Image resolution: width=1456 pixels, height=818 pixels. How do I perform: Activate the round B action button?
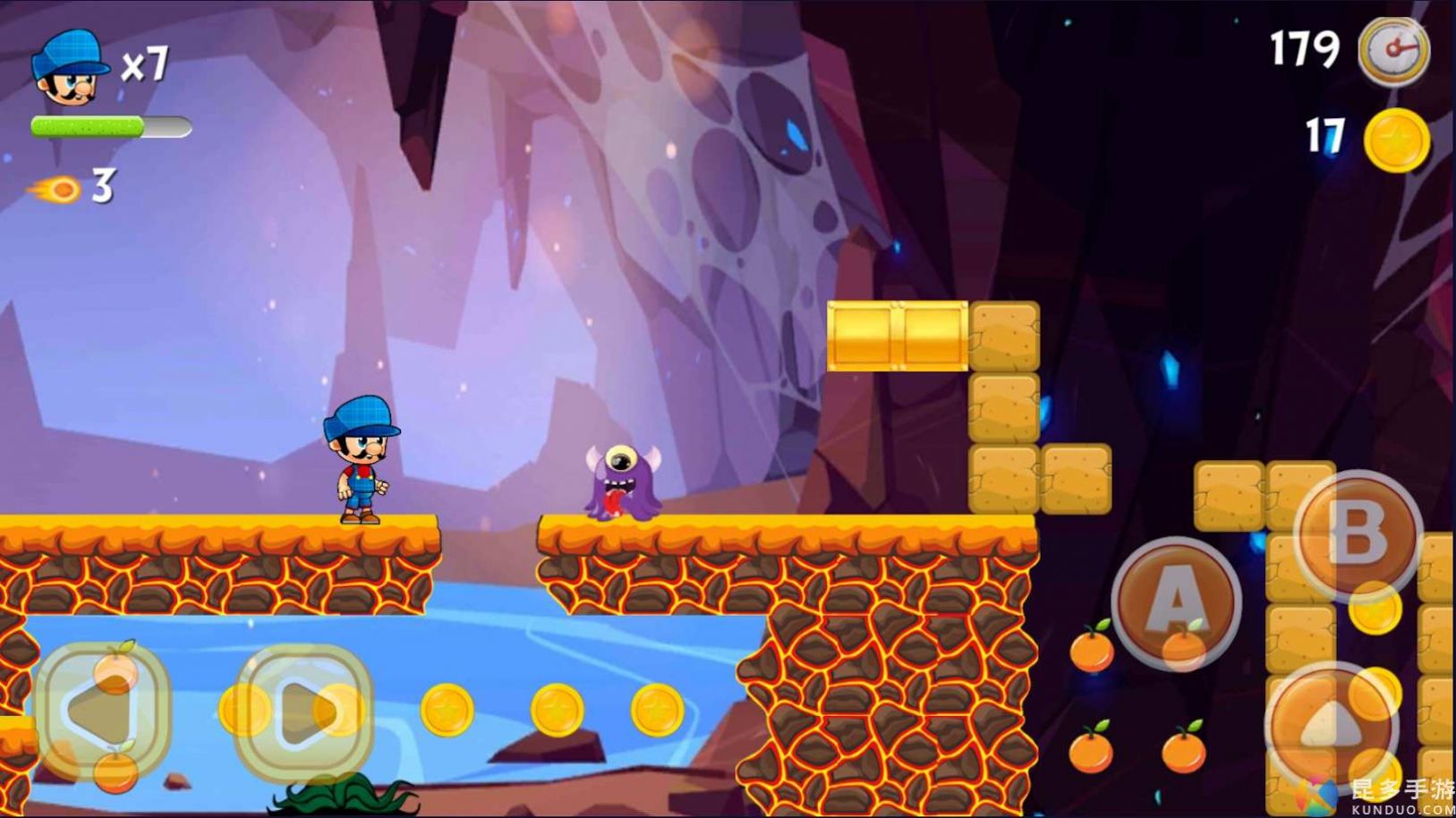click(1358, 535)
